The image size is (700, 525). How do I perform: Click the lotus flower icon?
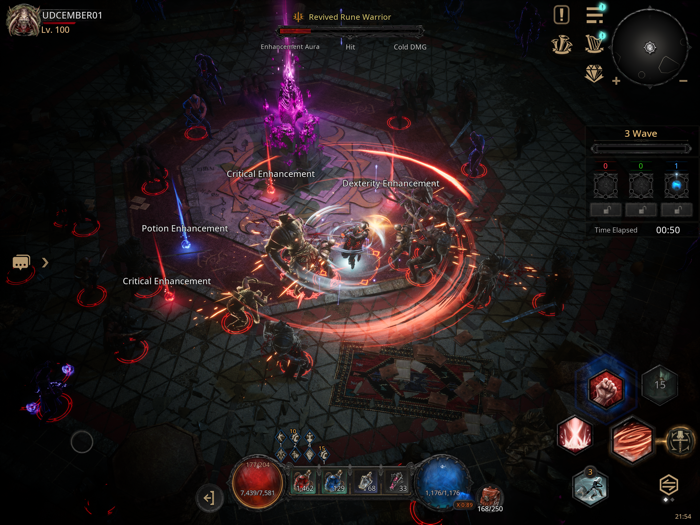click(x=562, y=44)
